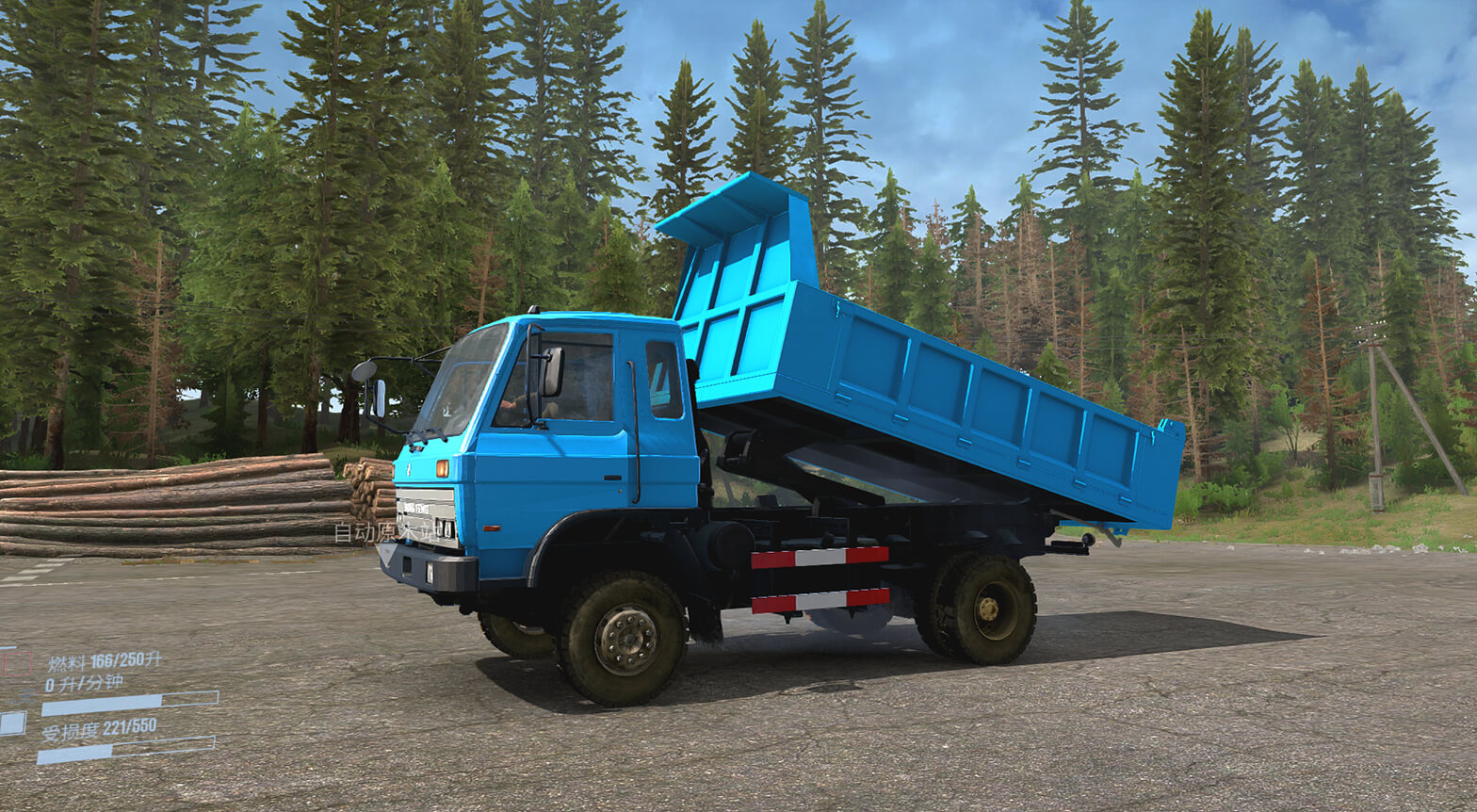This screenshot has width=1477, height=812.
Task: Click the fuel pump HUD indicator
Action: (x=25, y=697)
